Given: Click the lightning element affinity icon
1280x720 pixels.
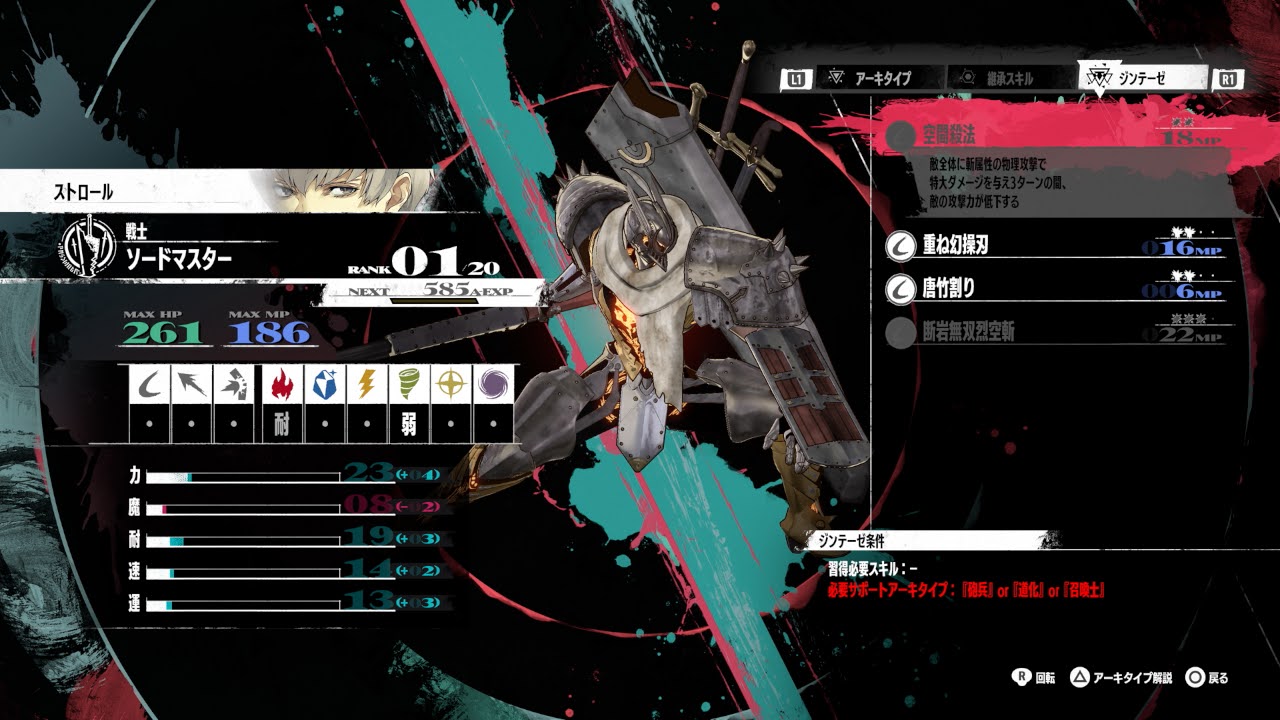Looking at the screenshot, I should [365, 385].
